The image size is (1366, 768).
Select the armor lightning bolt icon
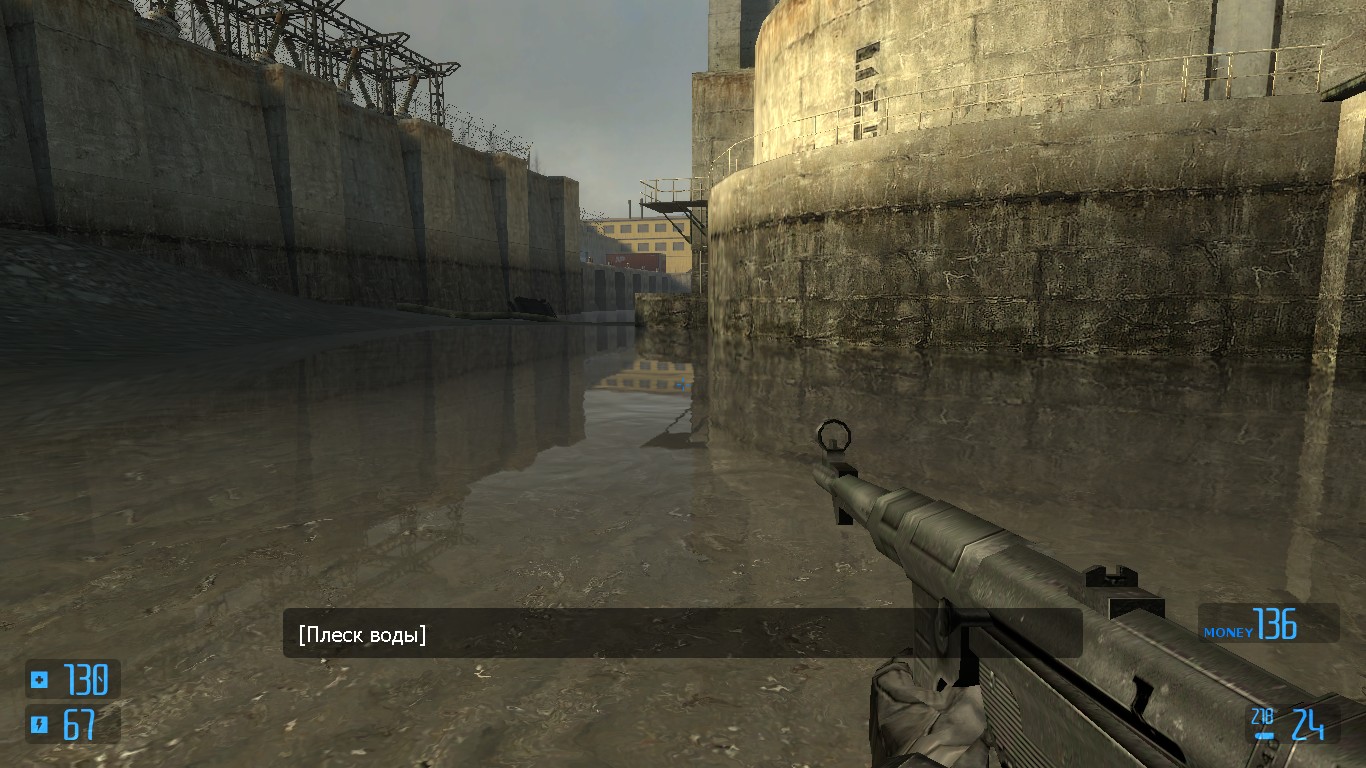[x=39, y=724]
